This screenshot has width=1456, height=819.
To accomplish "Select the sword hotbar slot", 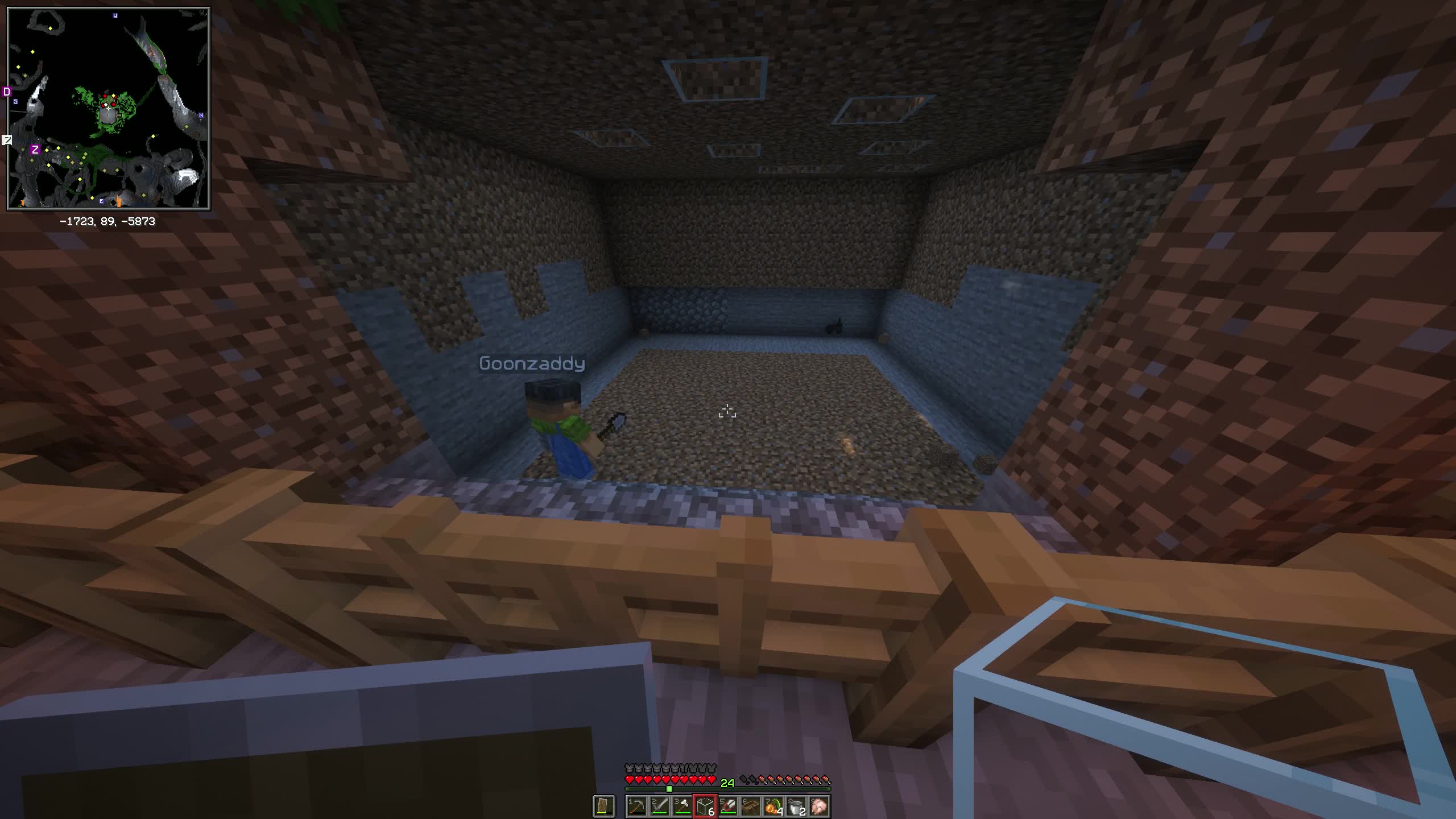I will point(659,806).
